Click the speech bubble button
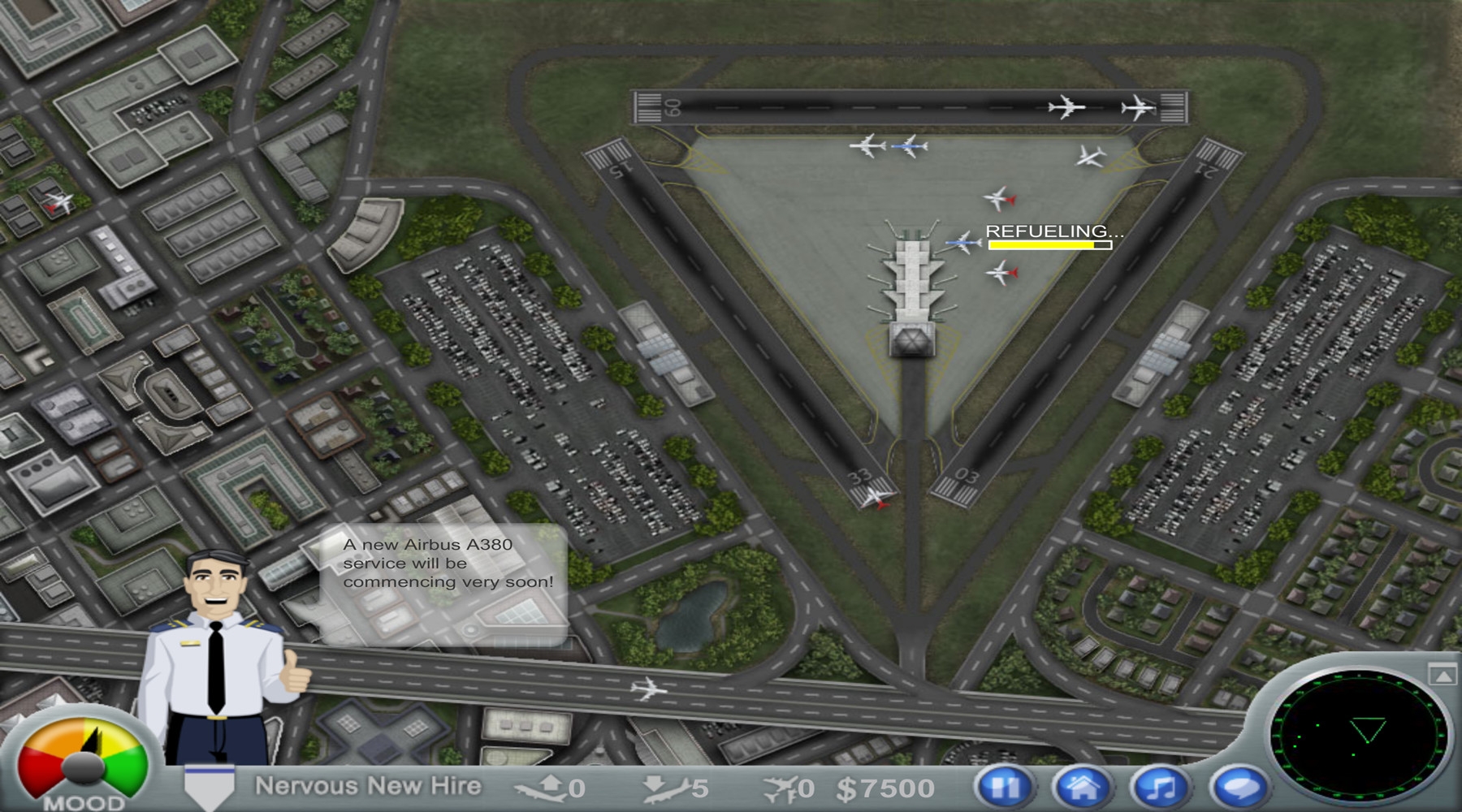The height and width of the screenshot is (812, 1462). (x=1239, y=786)
